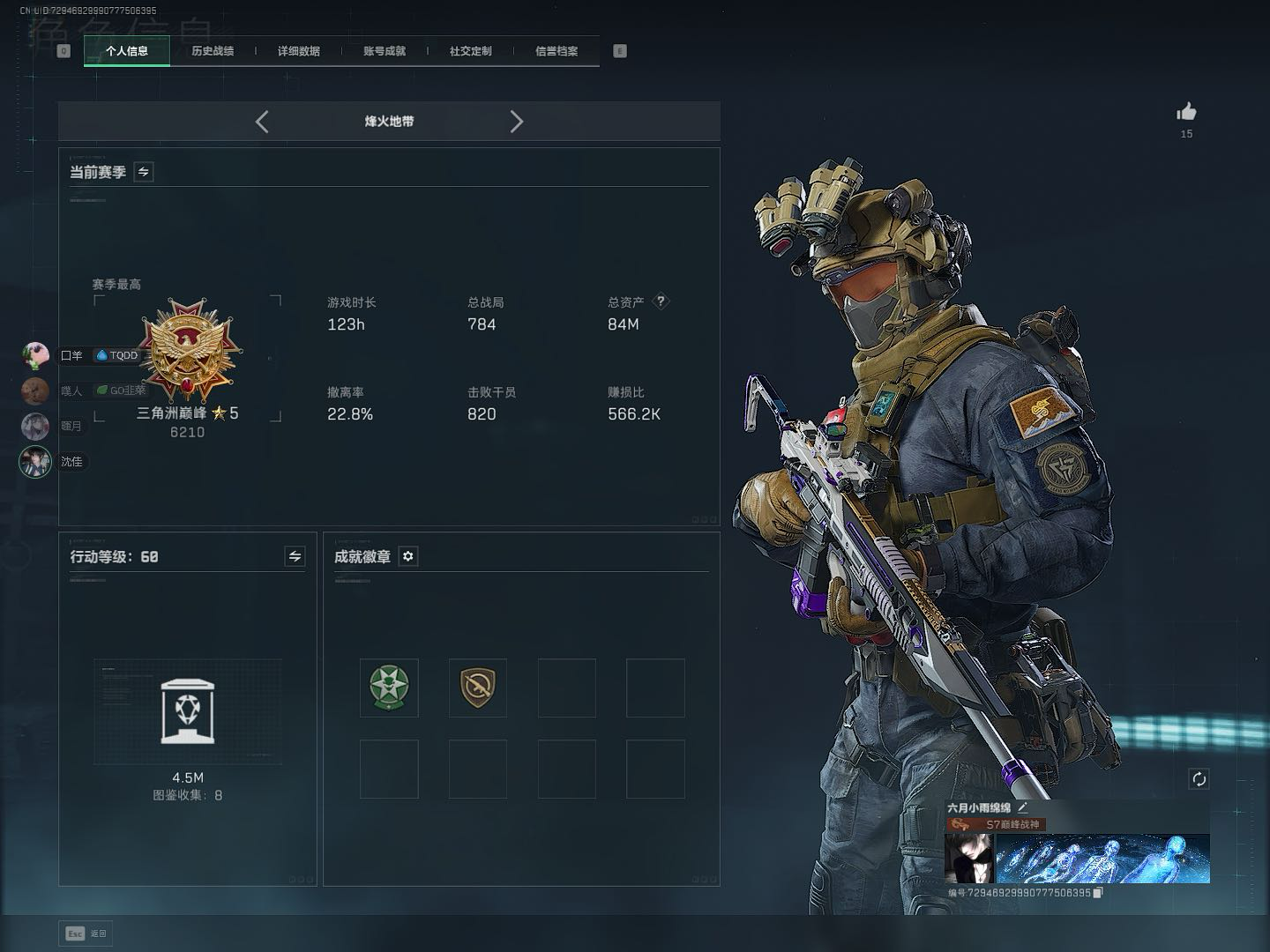This screenshot has width=1270, height=952.
Task: Select the gold shield achievement badge
Action: [x=478, y=688]
